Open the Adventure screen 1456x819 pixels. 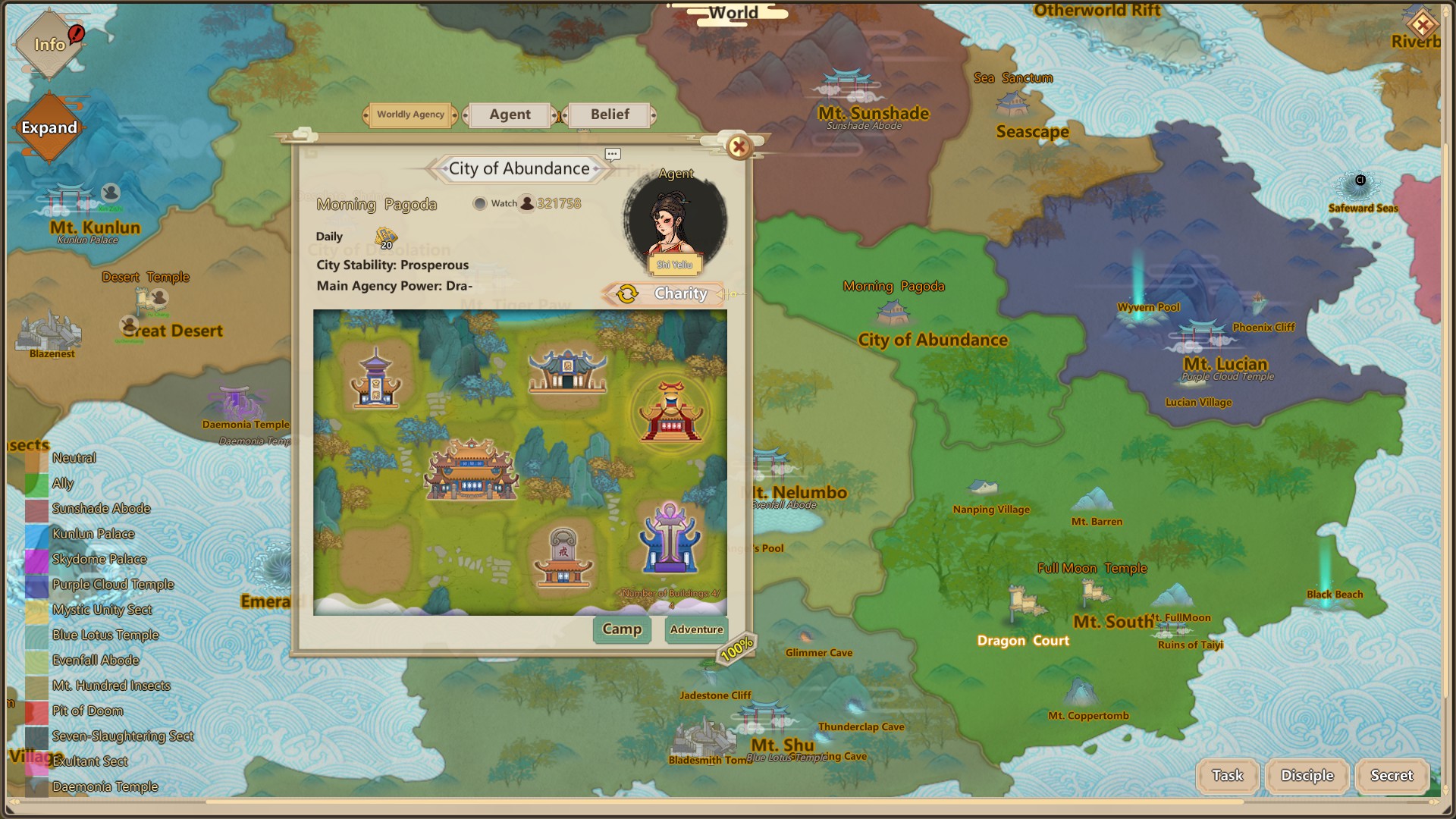695,629
